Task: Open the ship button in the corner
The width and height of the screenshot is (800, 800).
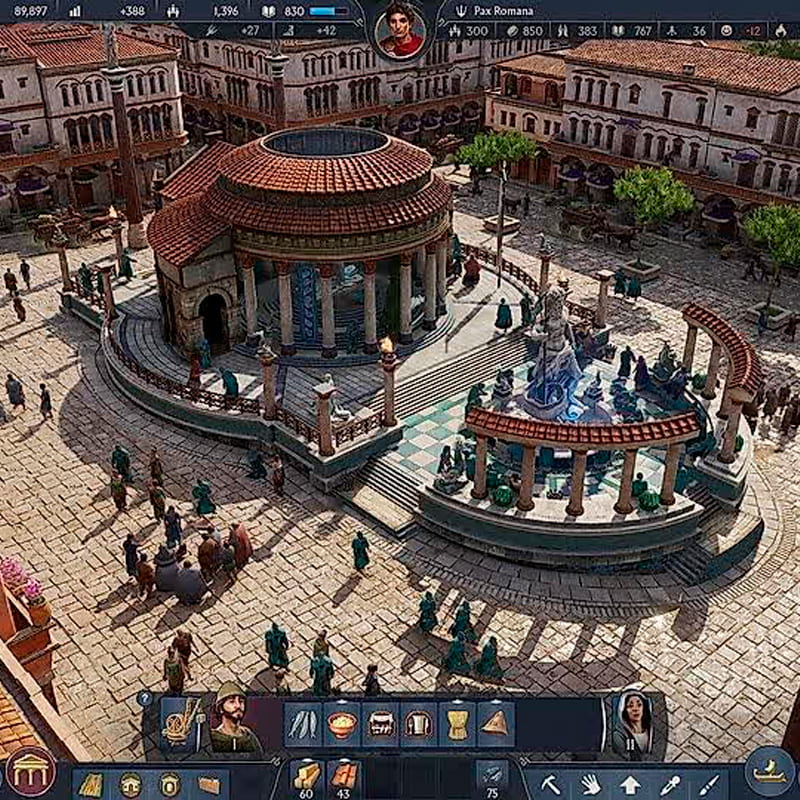Action: pyautogui.click(x=769, y=772)
